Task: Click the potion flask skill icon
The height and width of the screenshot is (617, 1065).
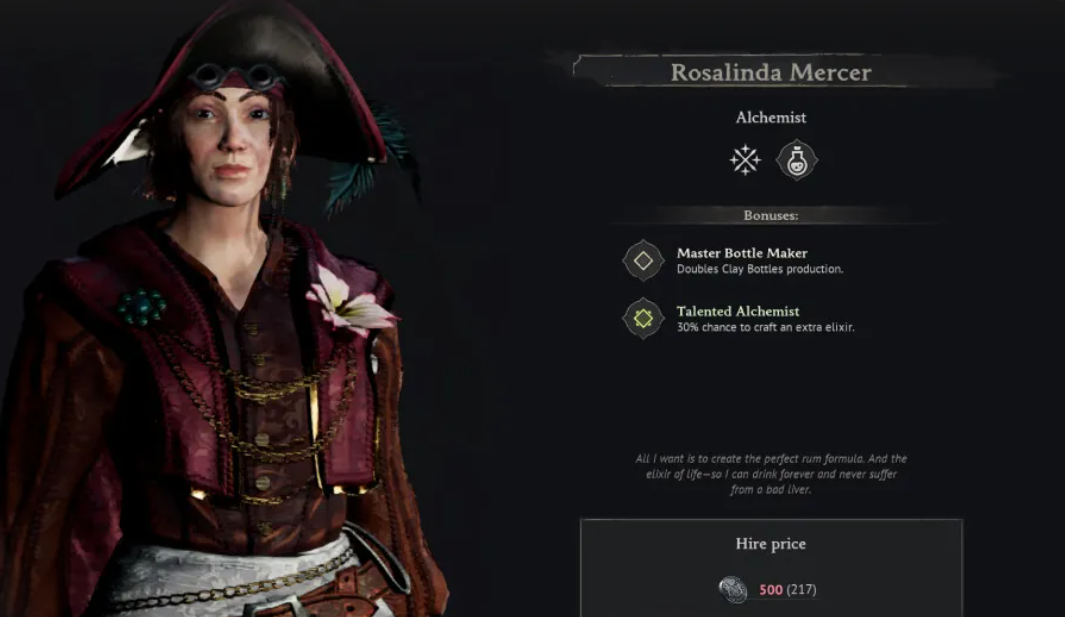Action: click(797, 160)
